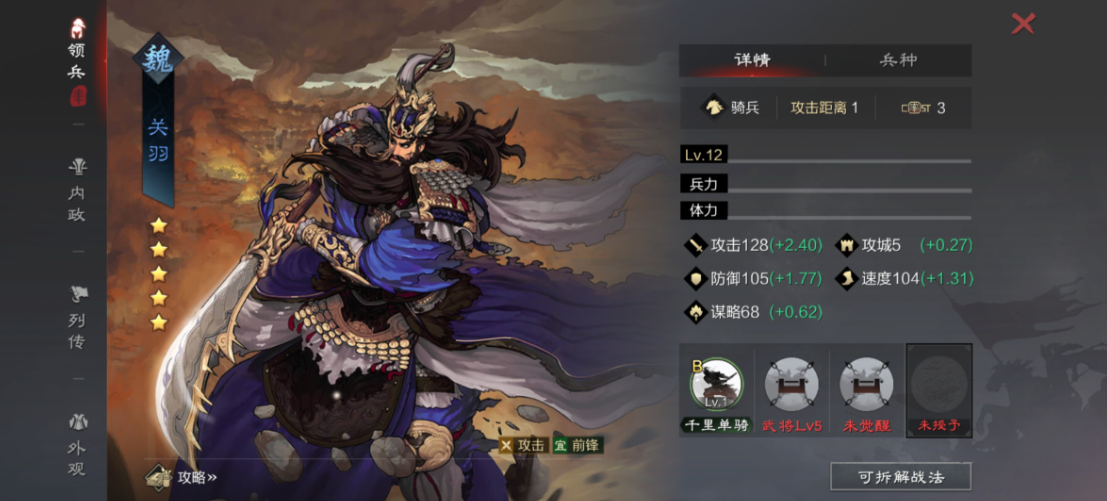Select the 千里单骑 skill slot
Viewport: 1107px width, 501px height.
pos(716,392)
